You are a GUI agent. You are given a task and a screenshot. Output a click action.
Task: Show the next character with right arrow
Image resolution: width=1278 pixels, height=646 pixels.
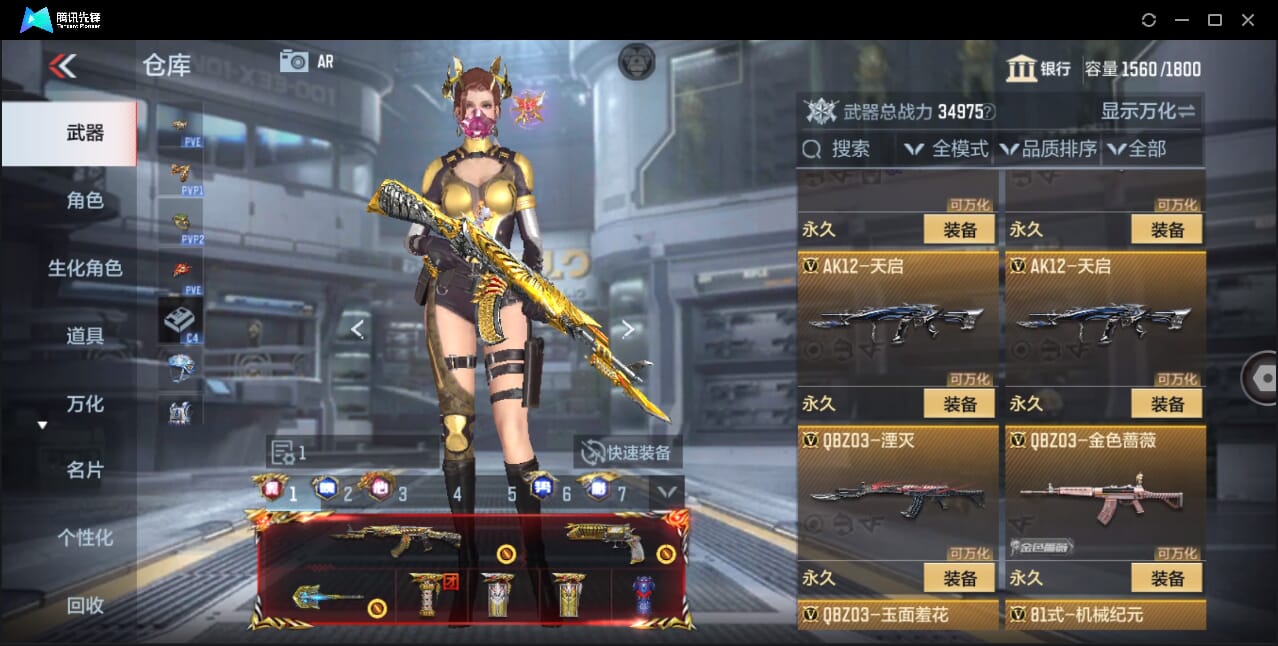click(628, 329)
